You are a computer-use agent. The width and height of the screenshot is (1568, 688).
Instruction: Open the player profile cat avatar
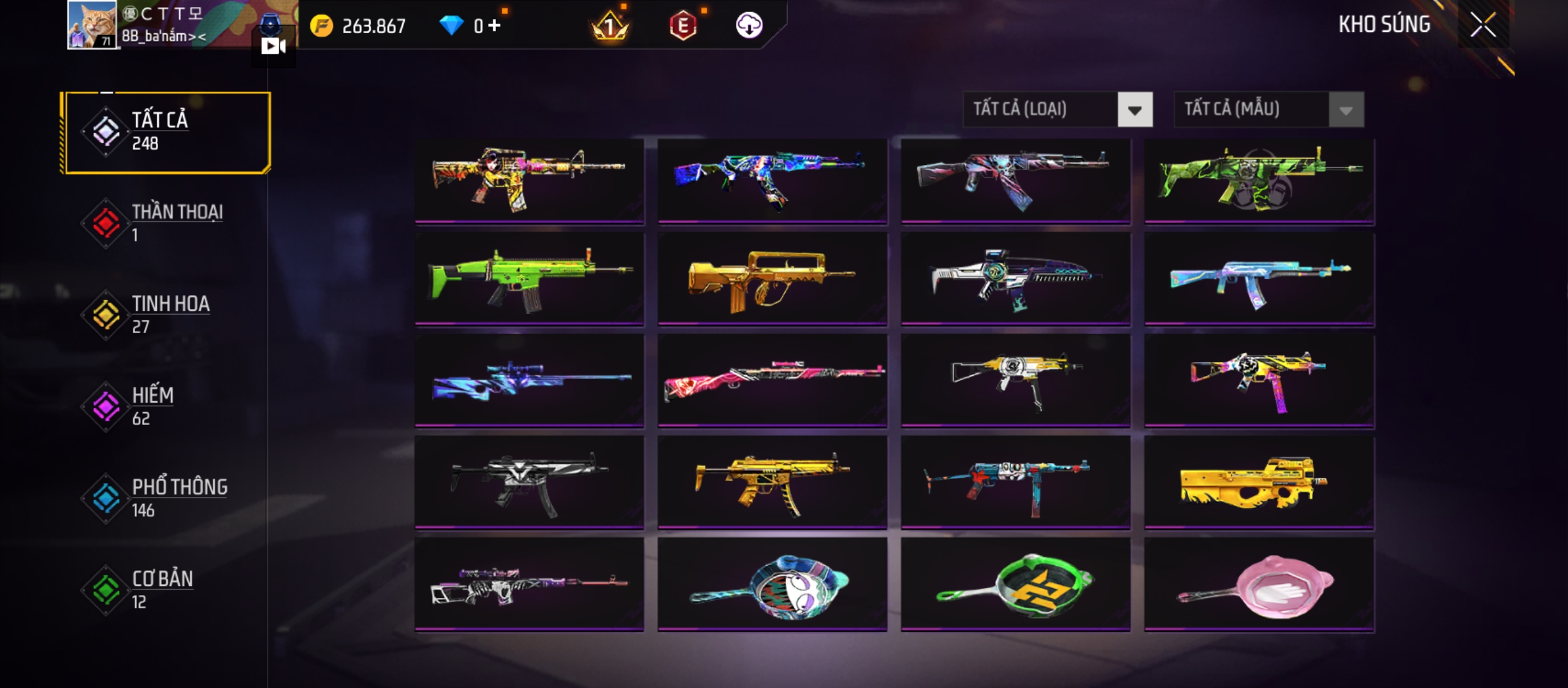coord(92,24)
